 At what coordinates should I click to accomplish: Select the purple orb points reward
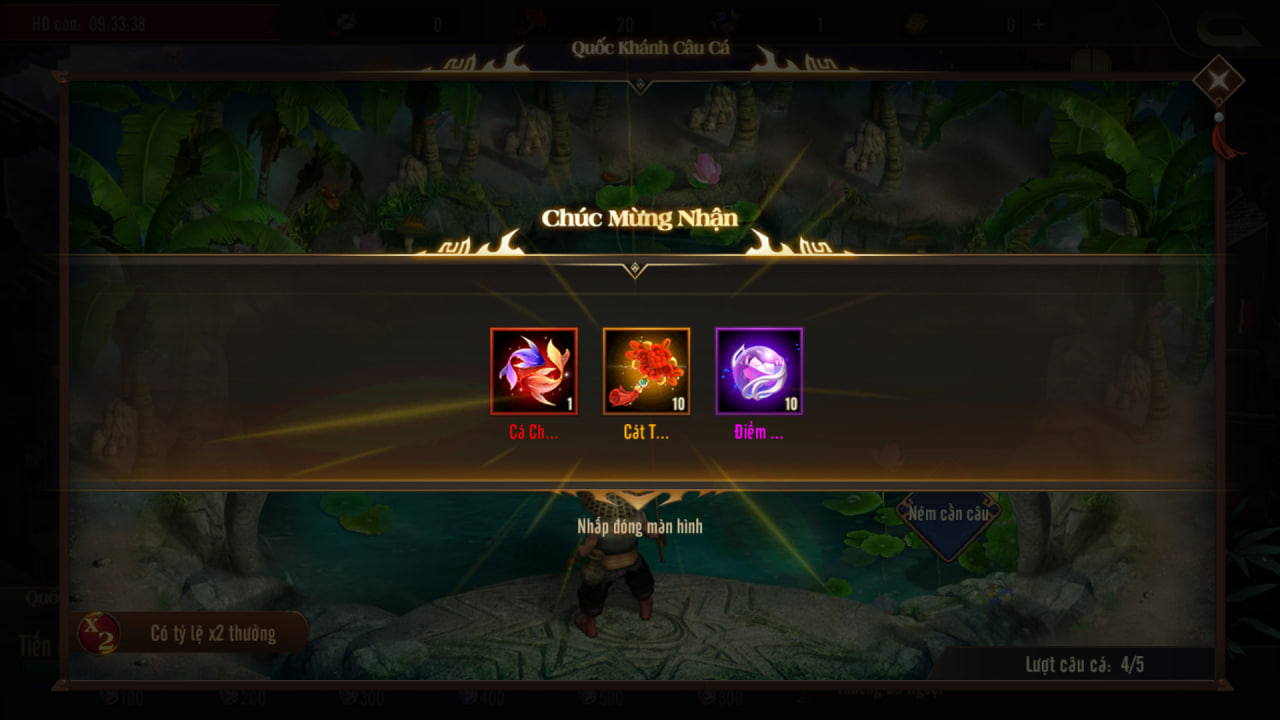(x=759, y=371)
